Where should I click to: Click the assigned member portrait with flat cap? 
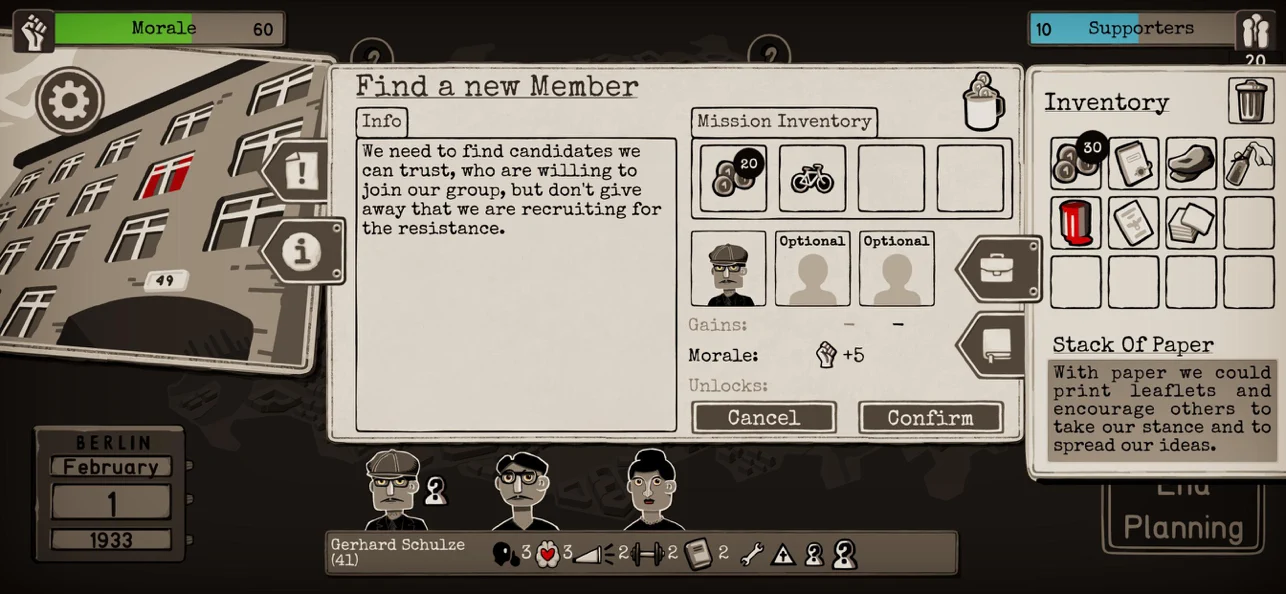[x=728, y=269]
